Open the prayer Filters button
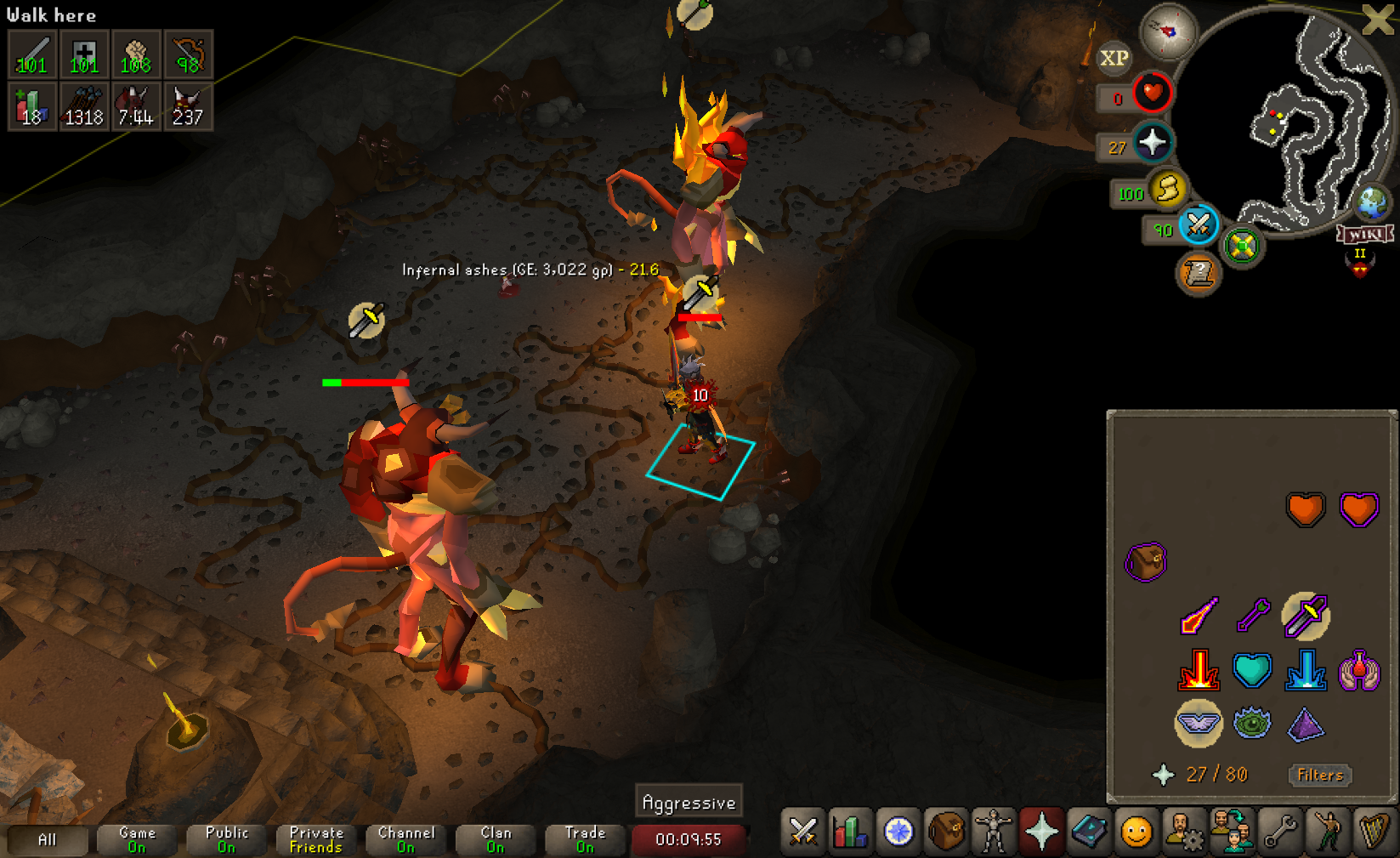Viewport: 1400px width, 858px height. [x=1319, y=775]
